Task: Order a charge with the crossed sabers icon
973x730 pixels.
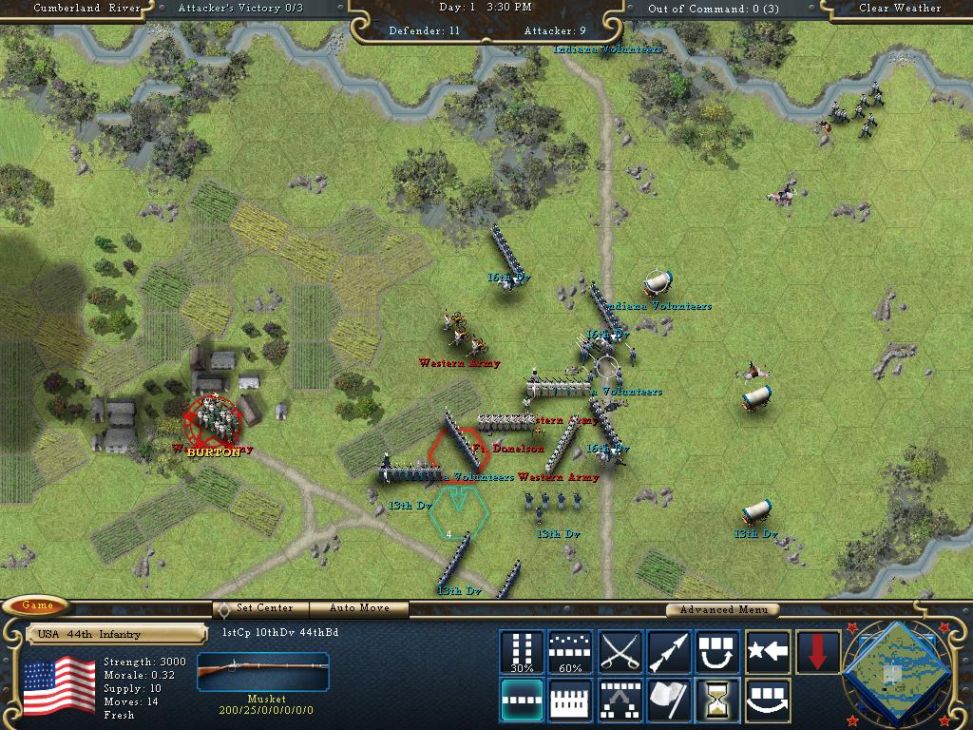Action: (x=620, y=652)
